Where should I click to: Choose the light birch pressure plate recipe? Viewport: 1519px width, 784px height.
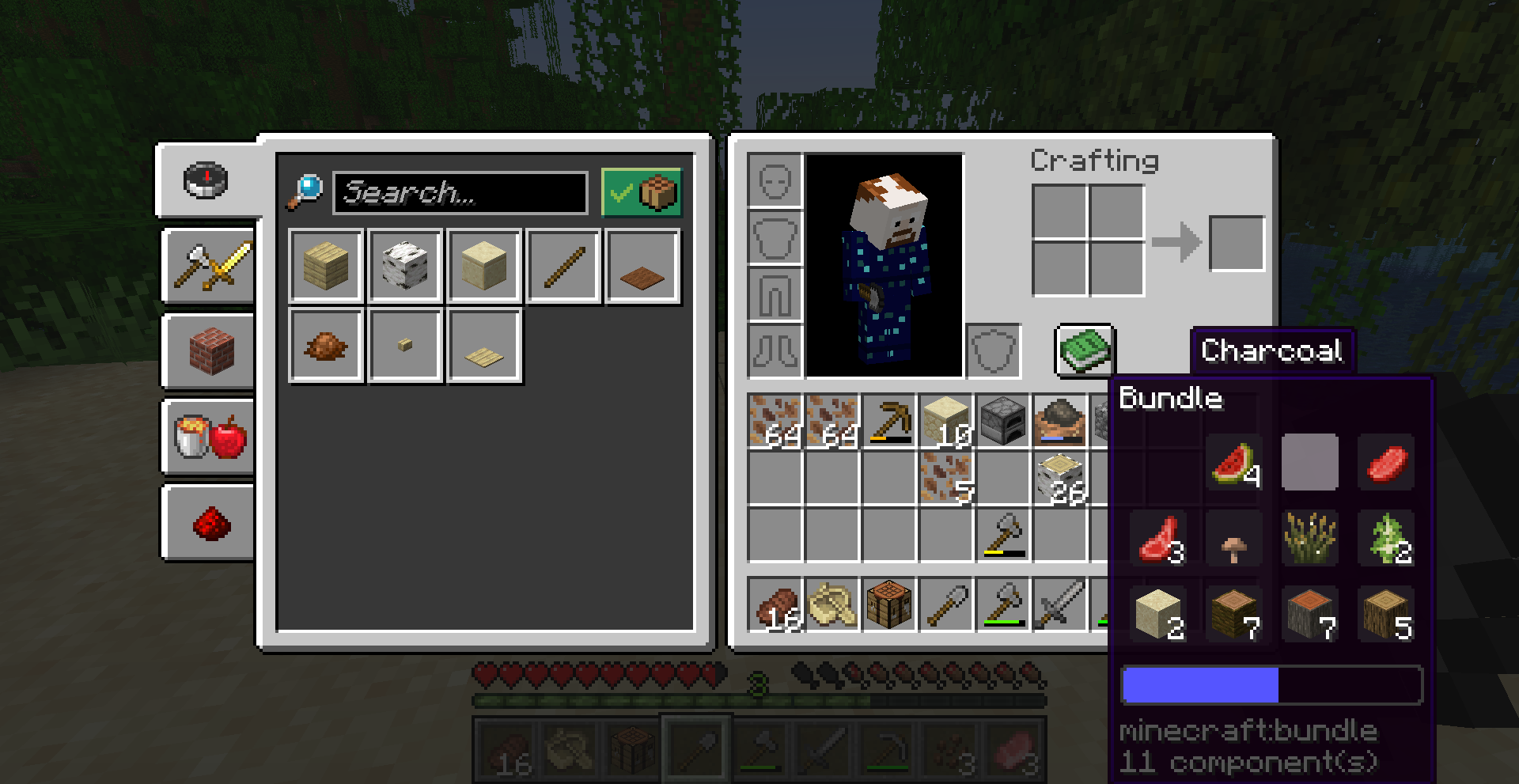click(x=484, y=346)
